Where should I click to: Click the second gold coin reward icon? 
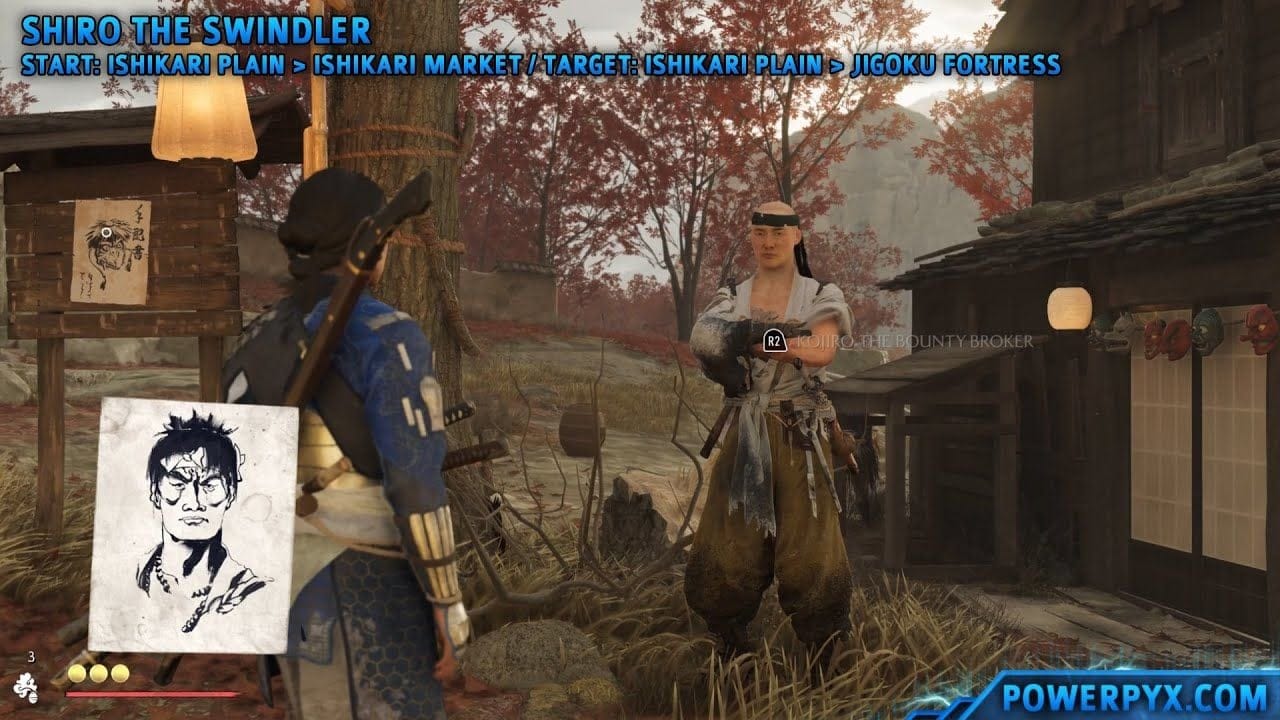click(97, 673)
